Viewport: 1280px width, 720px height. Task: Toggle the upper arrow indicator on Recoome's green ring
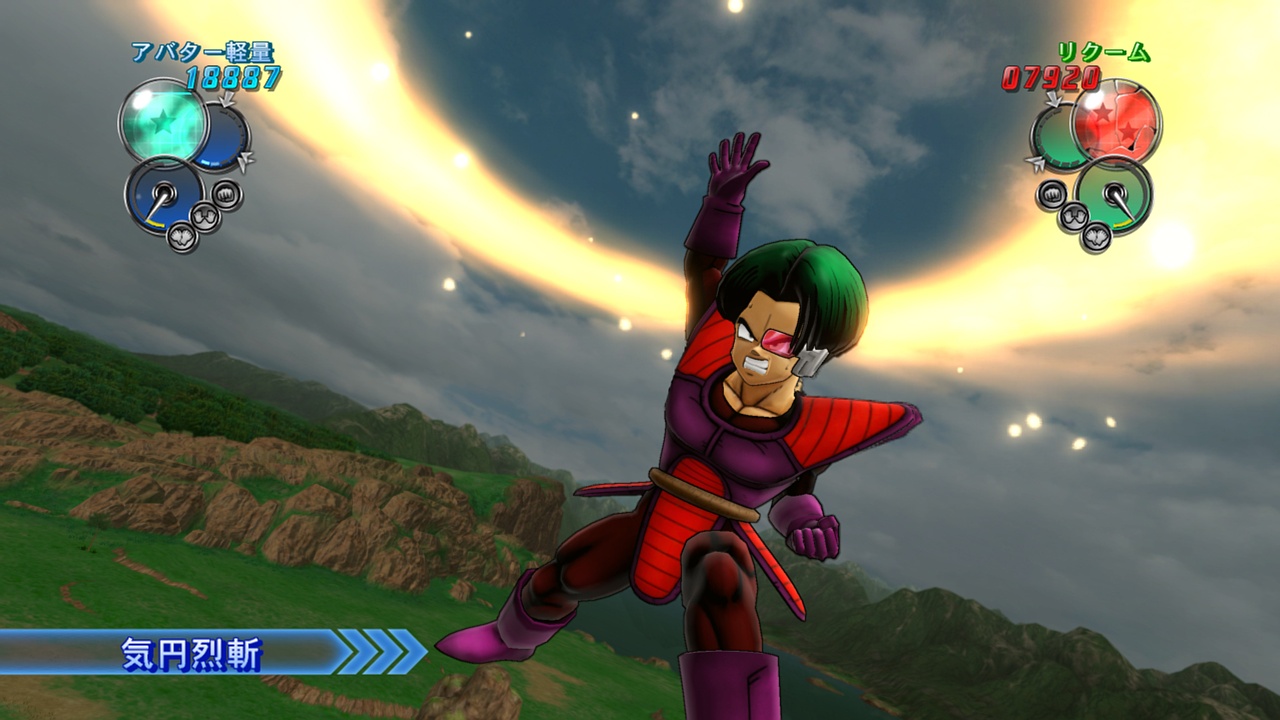click(1053, 98)
